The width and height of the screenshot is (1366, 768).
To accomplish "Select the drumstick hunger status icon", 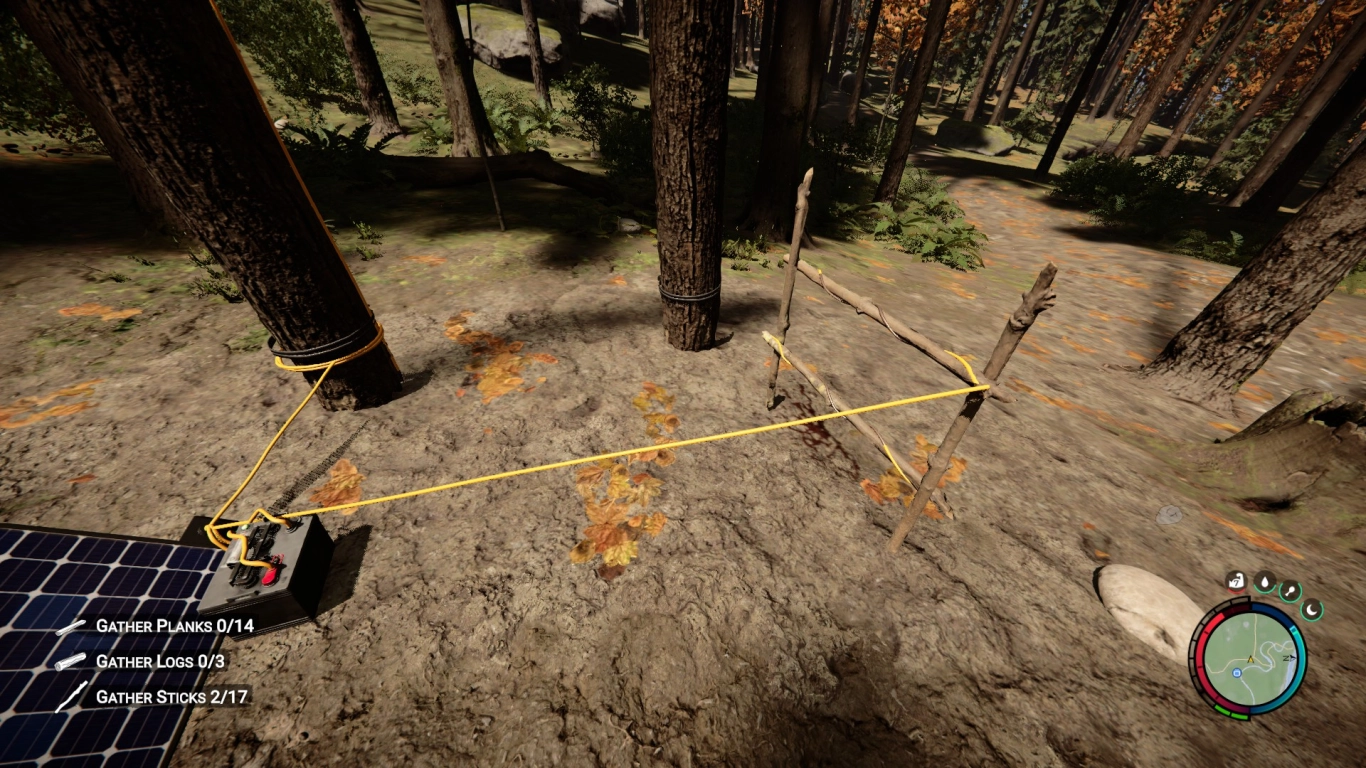I will [1289, 590].
